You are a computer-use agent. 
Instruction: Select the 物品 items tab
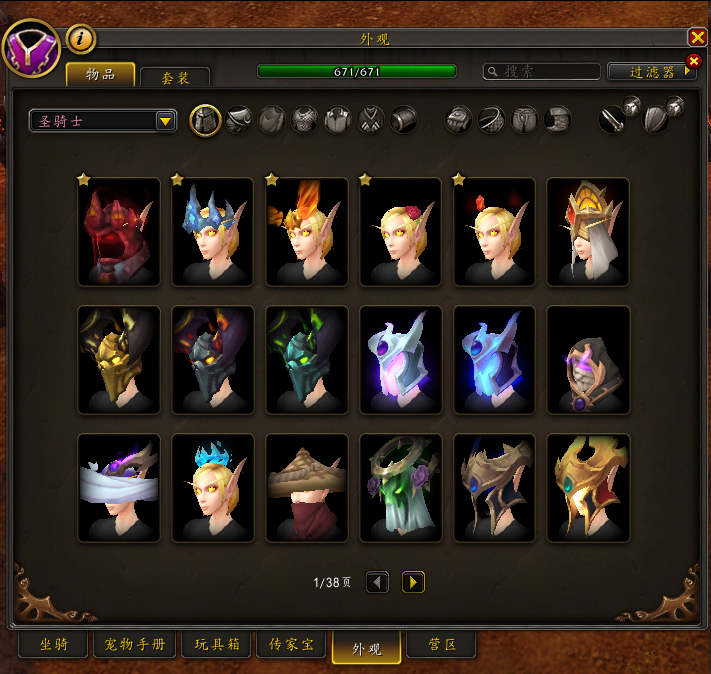pyautogui.click(x=100, y=74)
